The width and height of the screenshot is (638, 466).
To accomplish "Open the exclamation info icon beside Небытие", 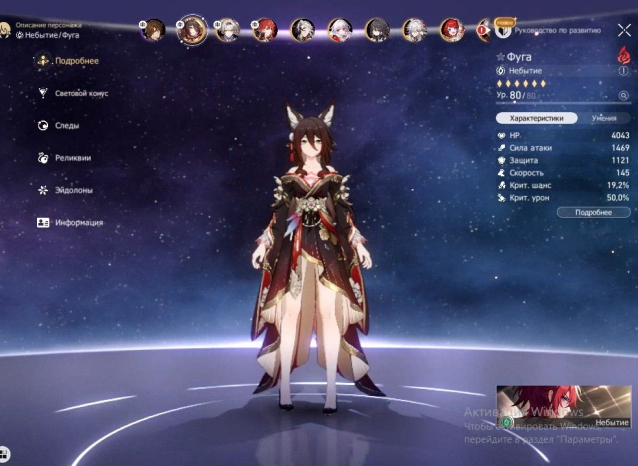I will 624,71.
